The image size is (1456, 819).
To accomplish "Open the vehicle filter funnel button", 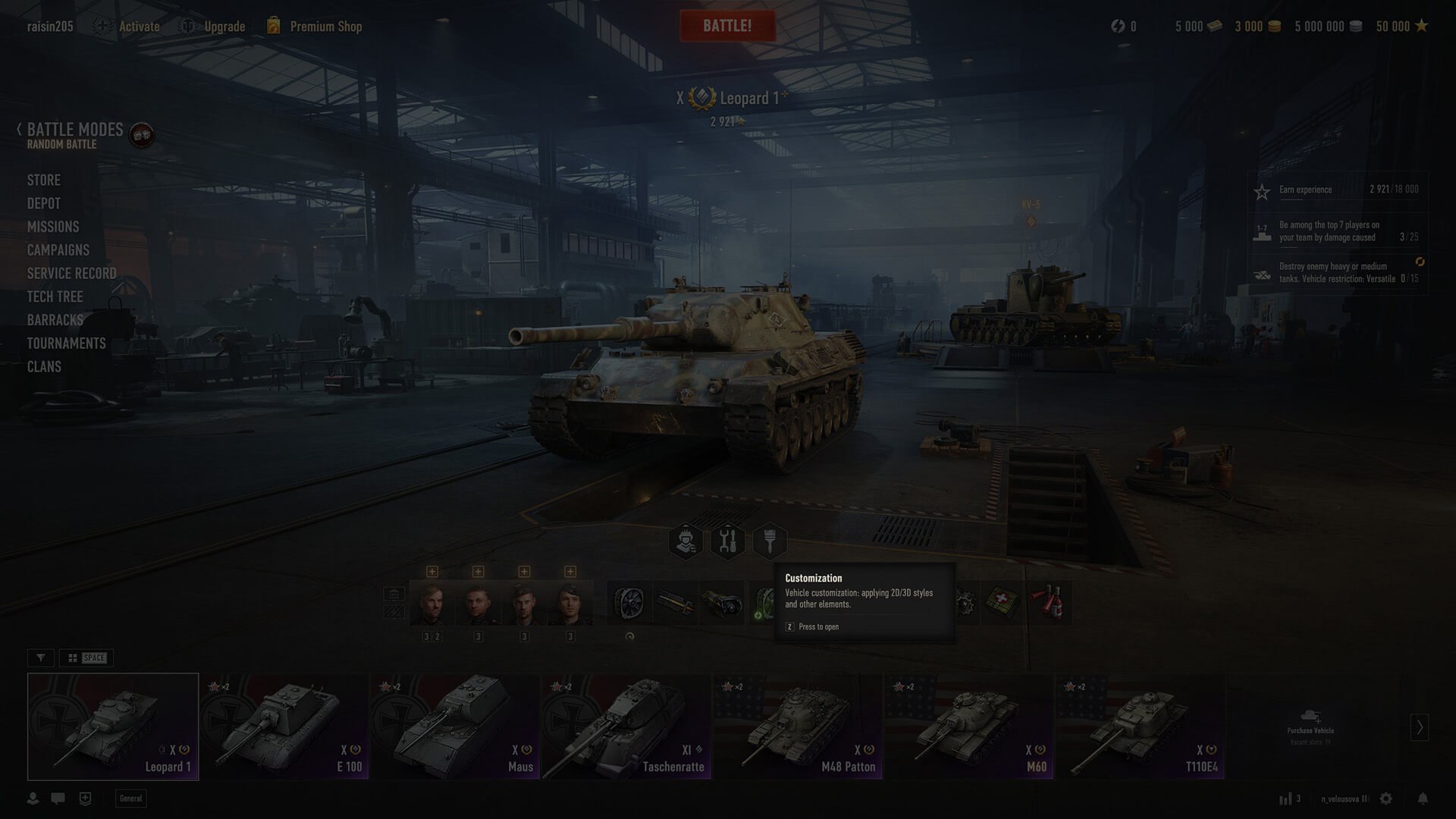I will coord(41,658).
